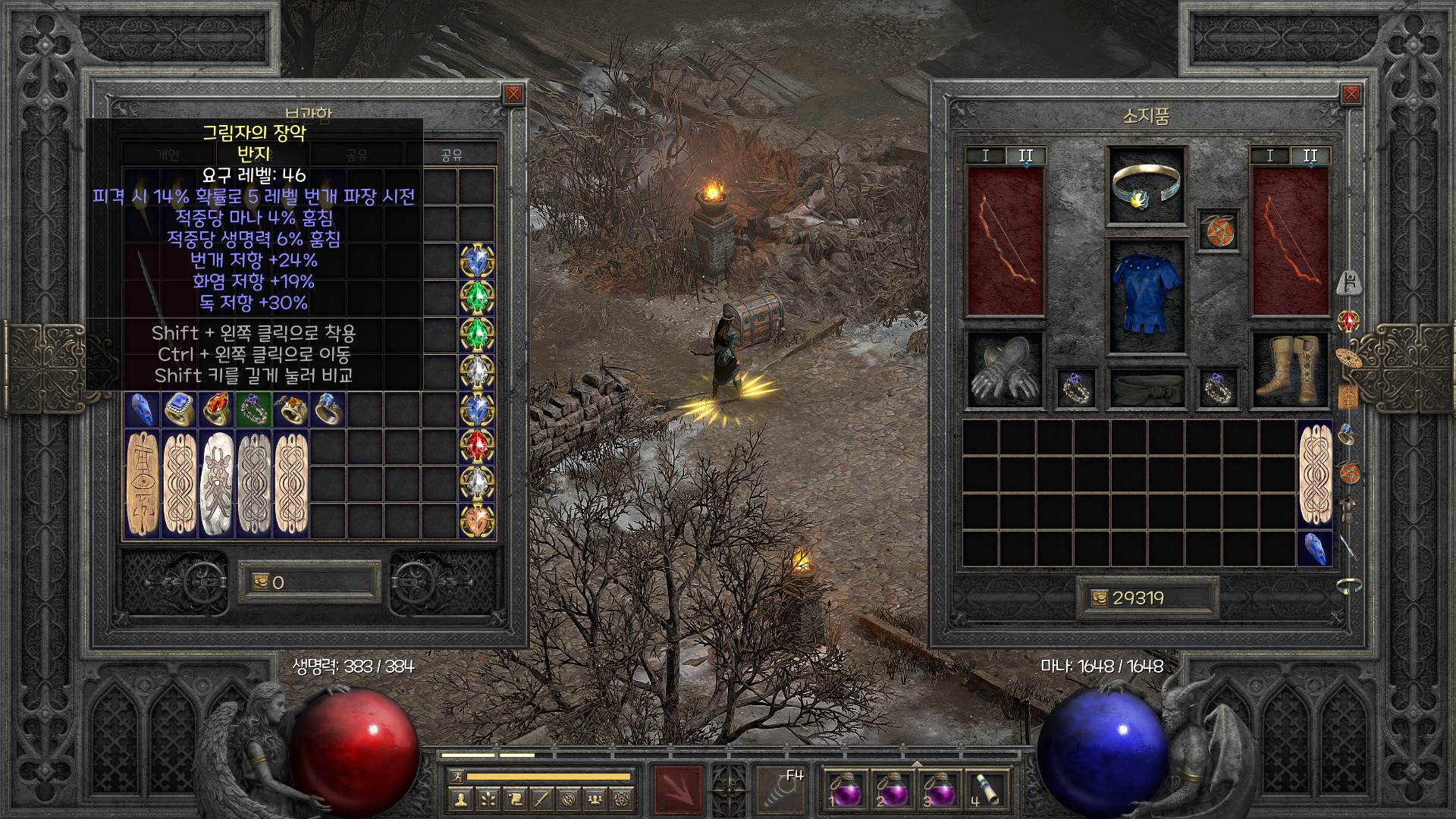Open the right-click skill slot marked F4

coord(781,789)
